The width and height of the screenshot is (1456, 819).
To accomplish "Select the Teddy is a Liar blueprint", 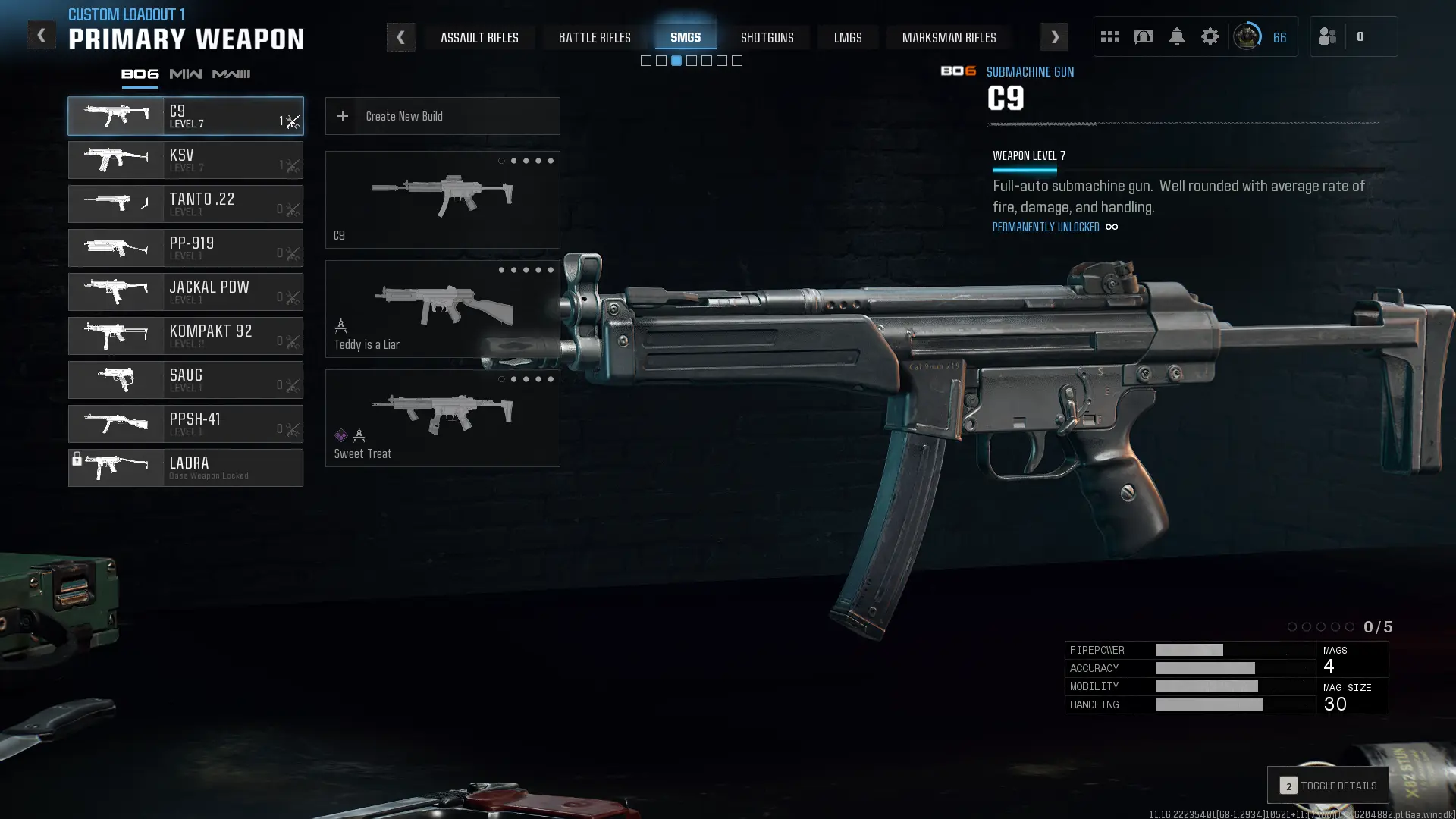I will 442,309.
